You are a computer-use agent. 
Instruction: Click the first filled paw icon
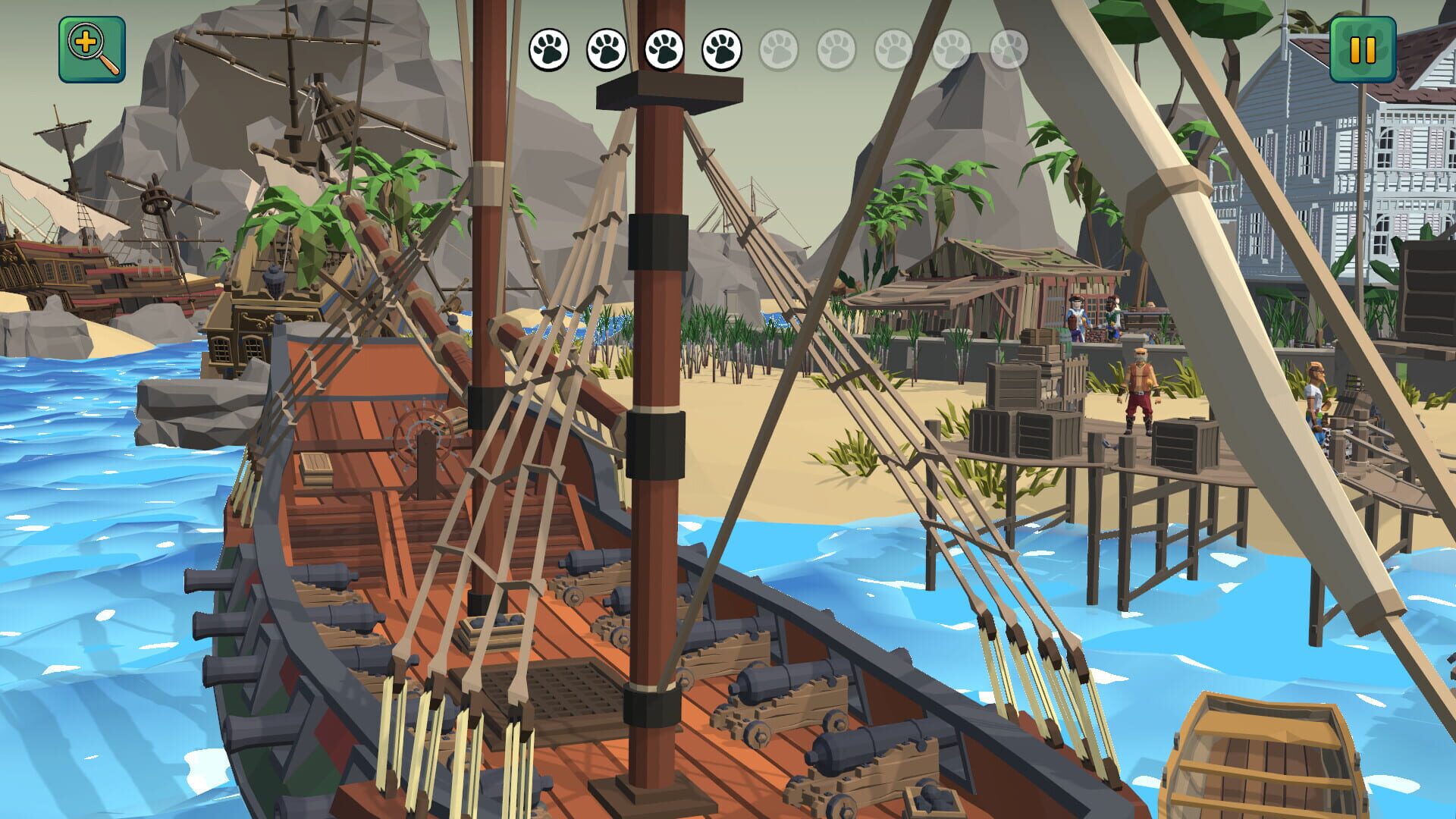click(x=550, y=49)
